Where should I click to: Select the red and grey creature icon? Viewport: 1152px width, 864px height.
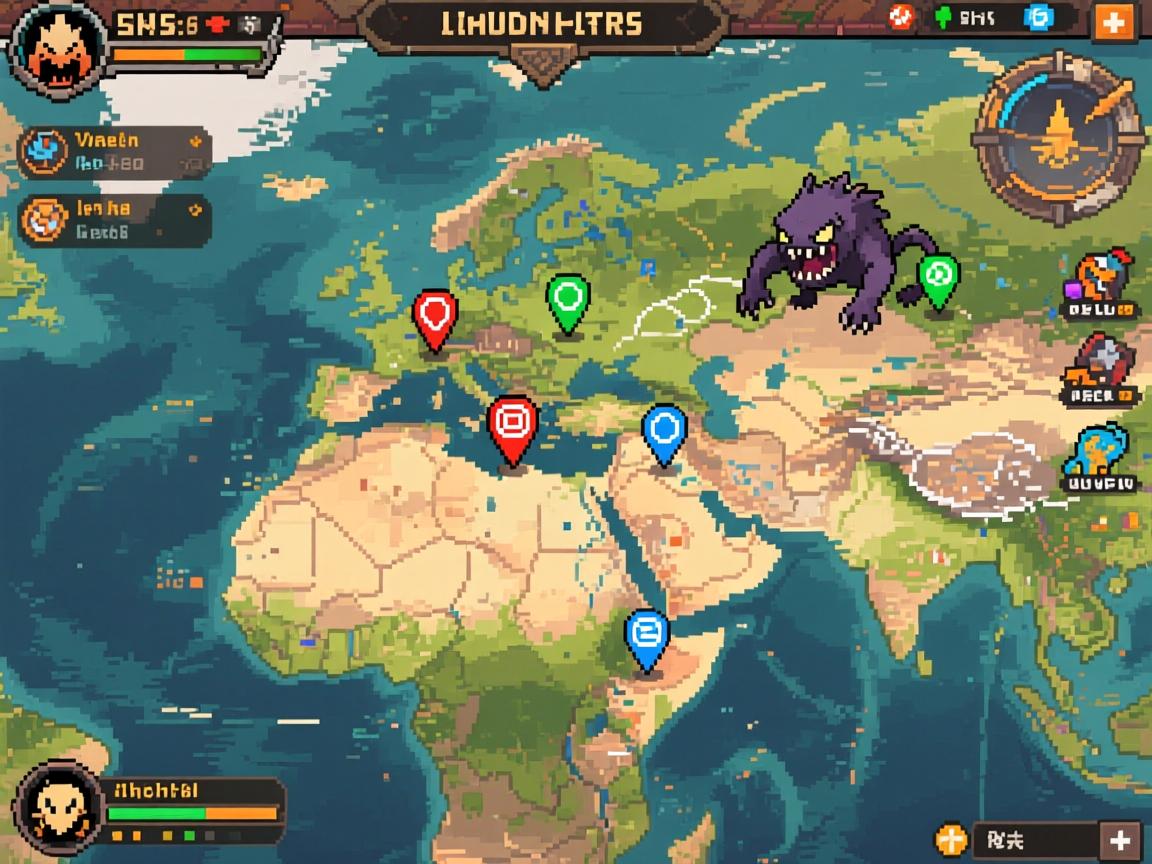(1100, 365)
